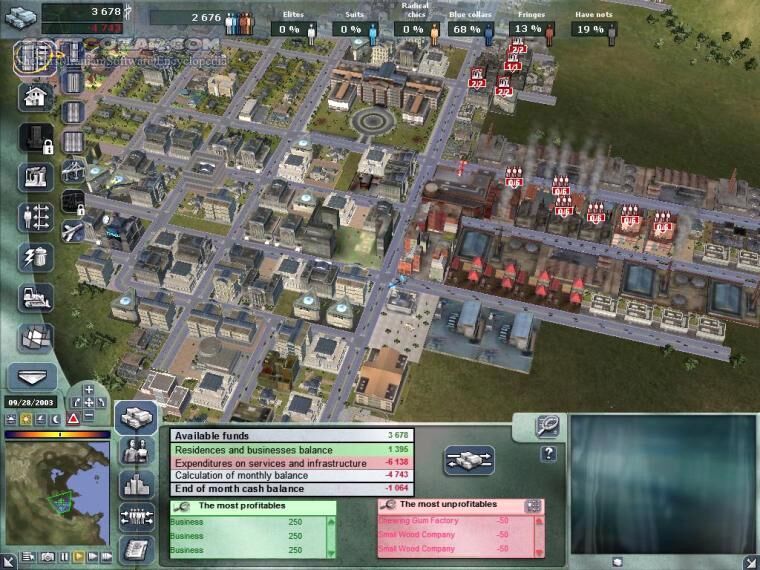Open the question mark help button
The image size is (760, 570).
[549, 454]
